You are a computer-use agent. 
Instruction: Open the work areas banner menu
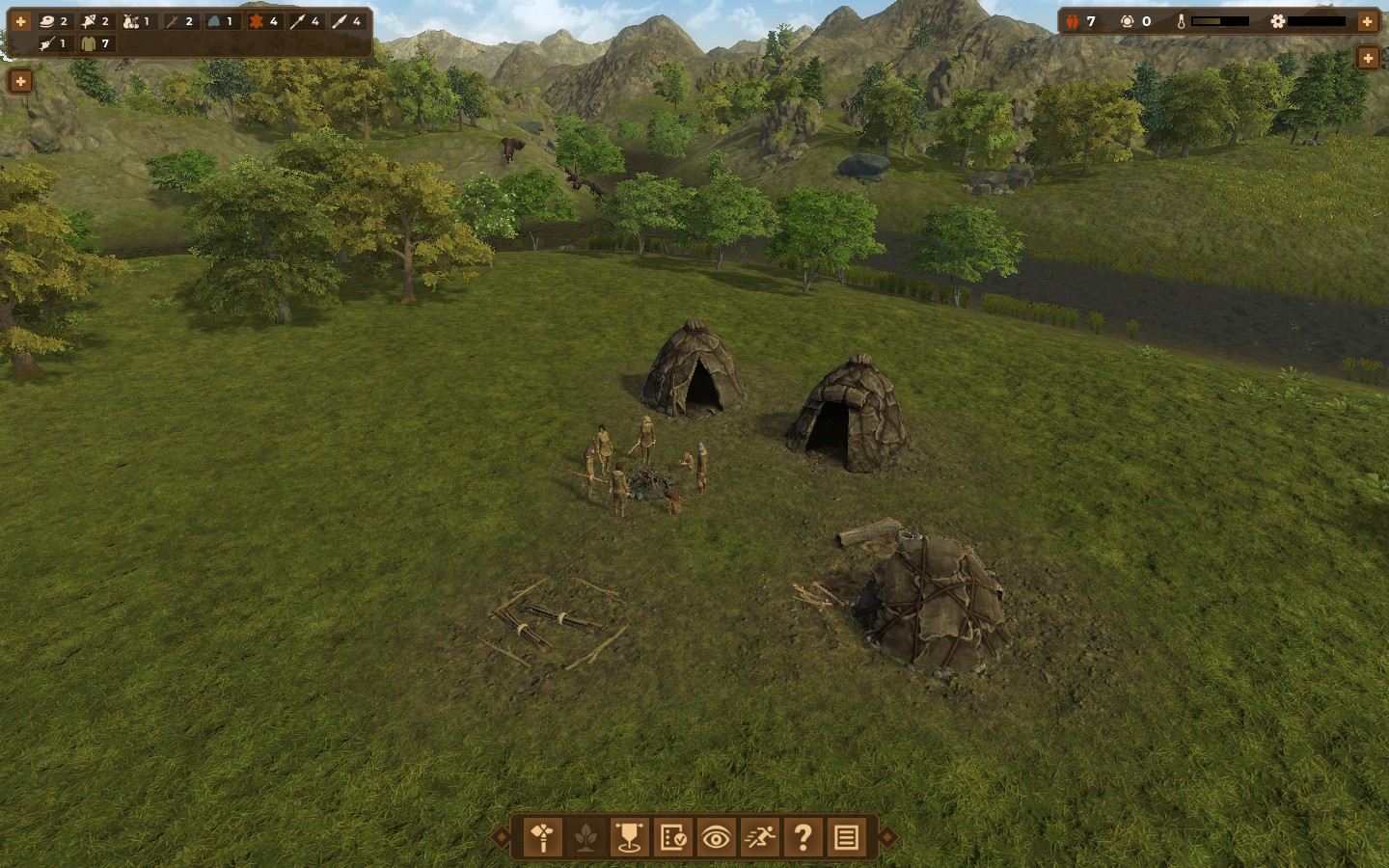pos(629,837)
